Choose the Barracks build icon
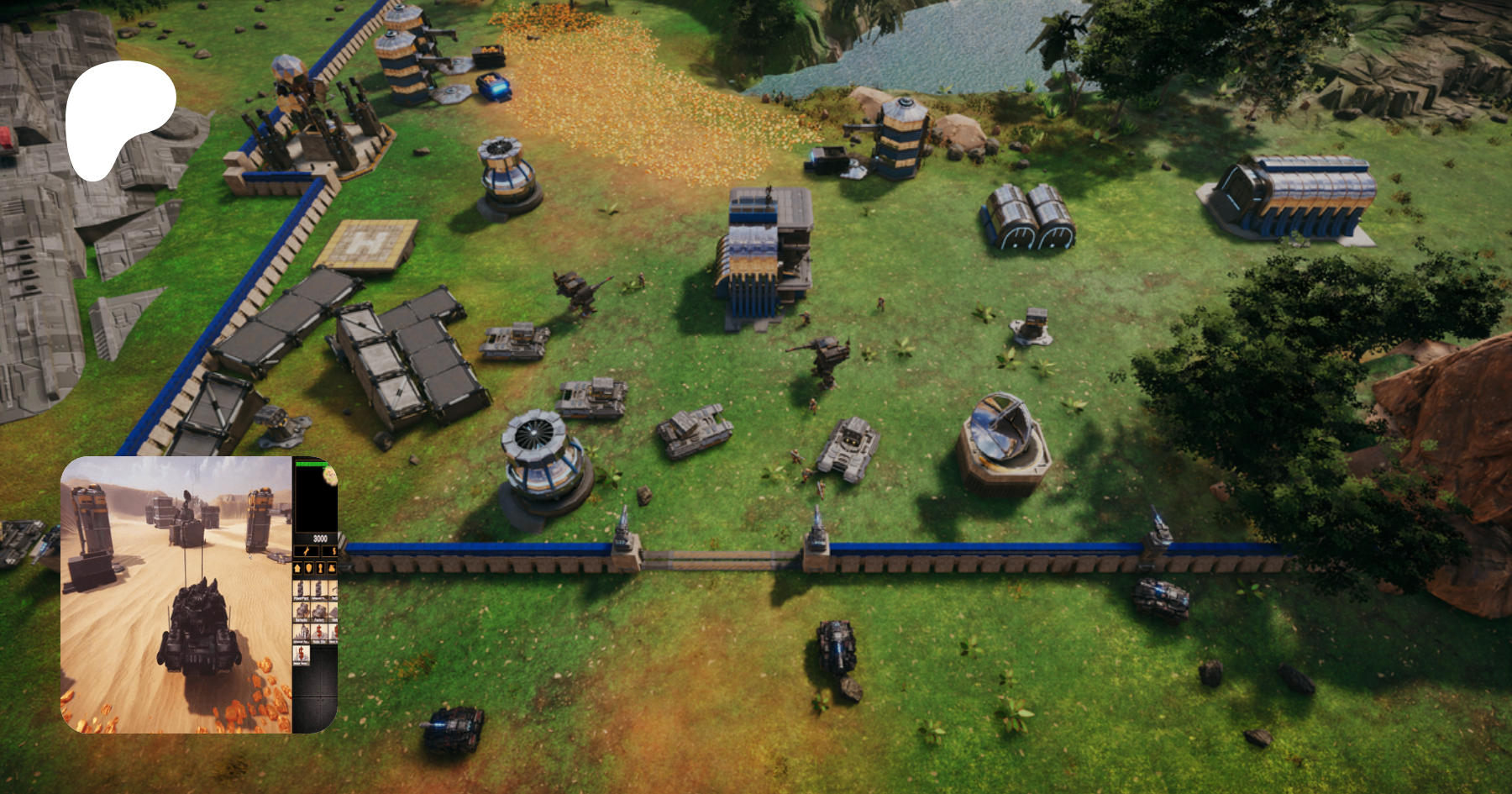 [302, 613]
